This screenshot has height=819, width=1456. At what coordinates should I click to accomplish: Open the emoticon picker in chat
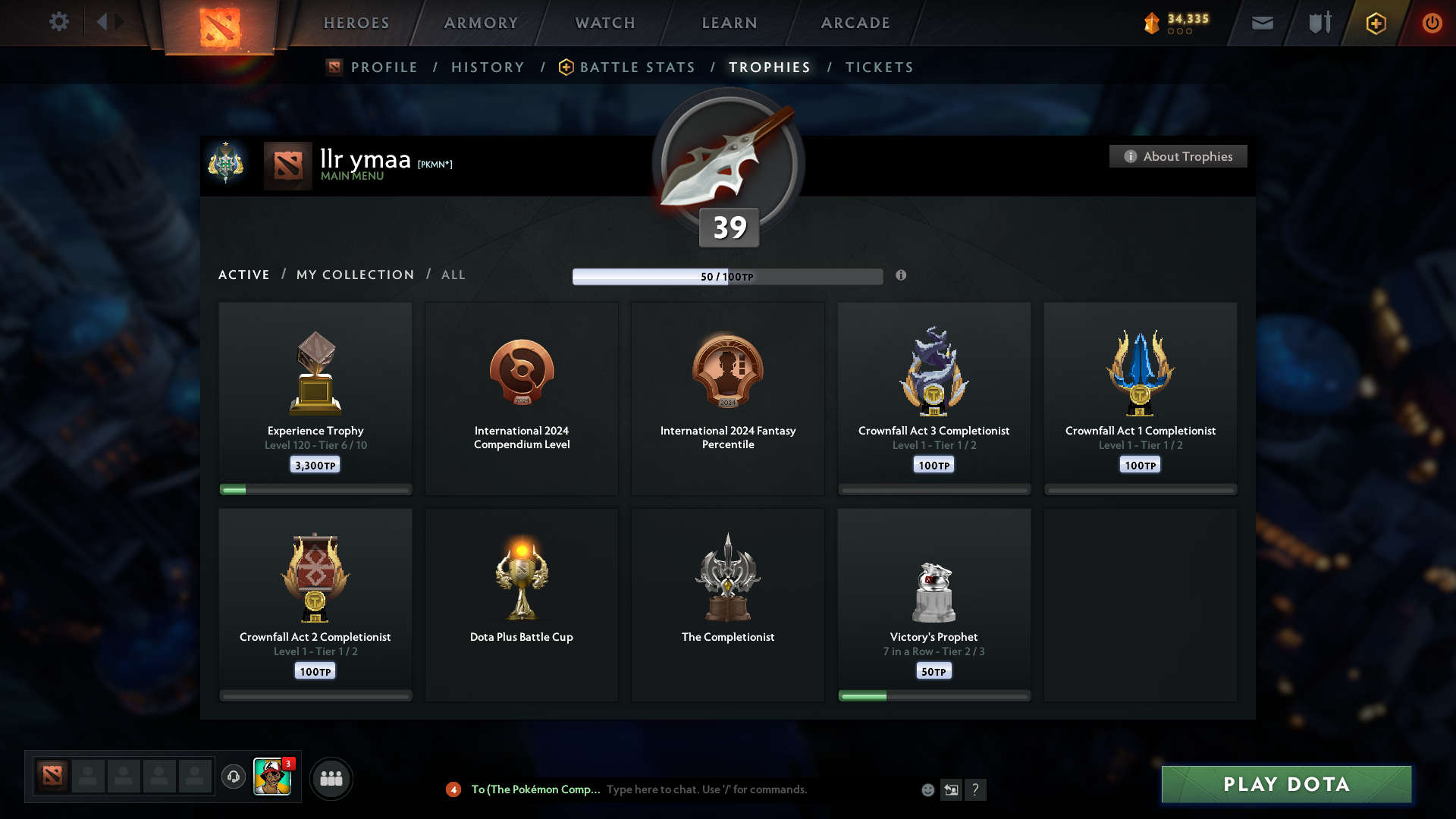click(927, 789)
